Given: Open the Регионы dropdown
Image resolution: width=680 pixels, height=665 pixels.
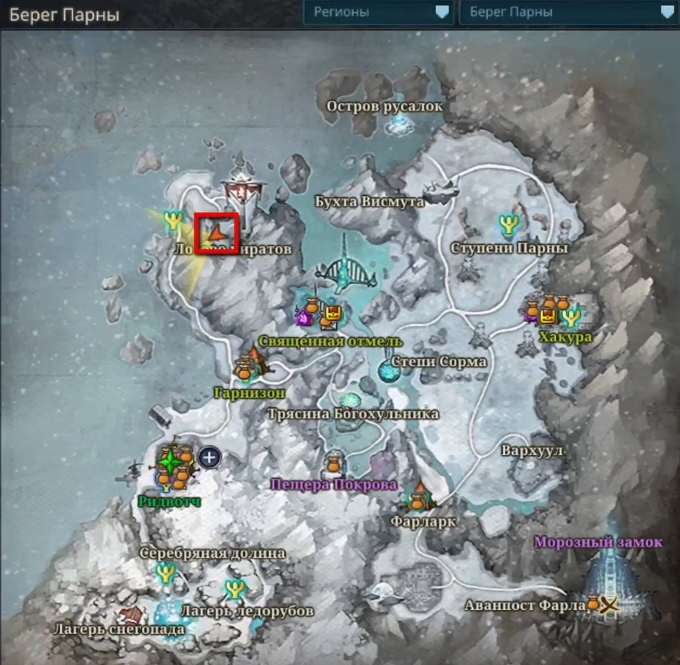Looking at the screenshot, I should pos(377,12).
